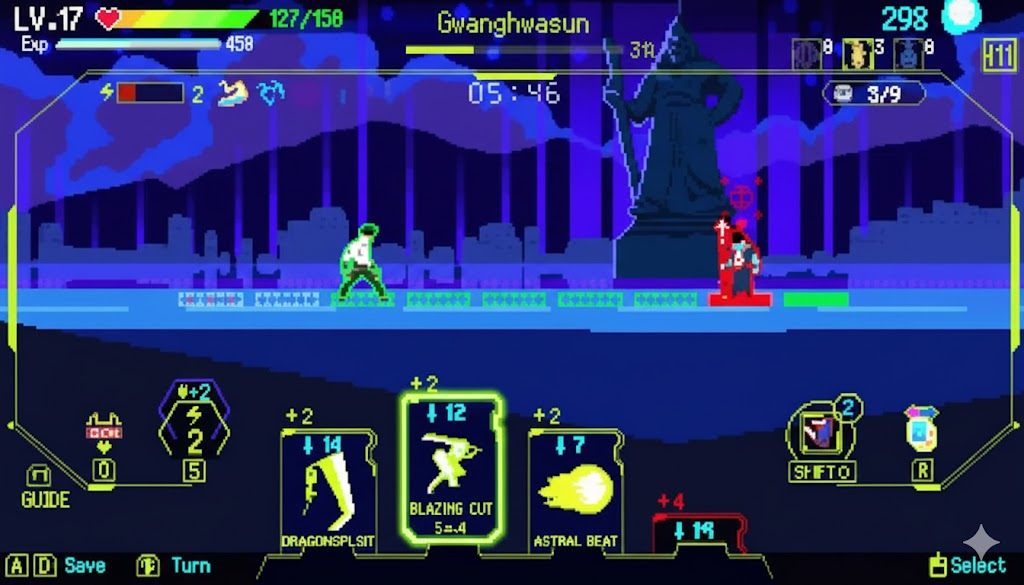Open the deck icon in top-right corner

point(999,56)
